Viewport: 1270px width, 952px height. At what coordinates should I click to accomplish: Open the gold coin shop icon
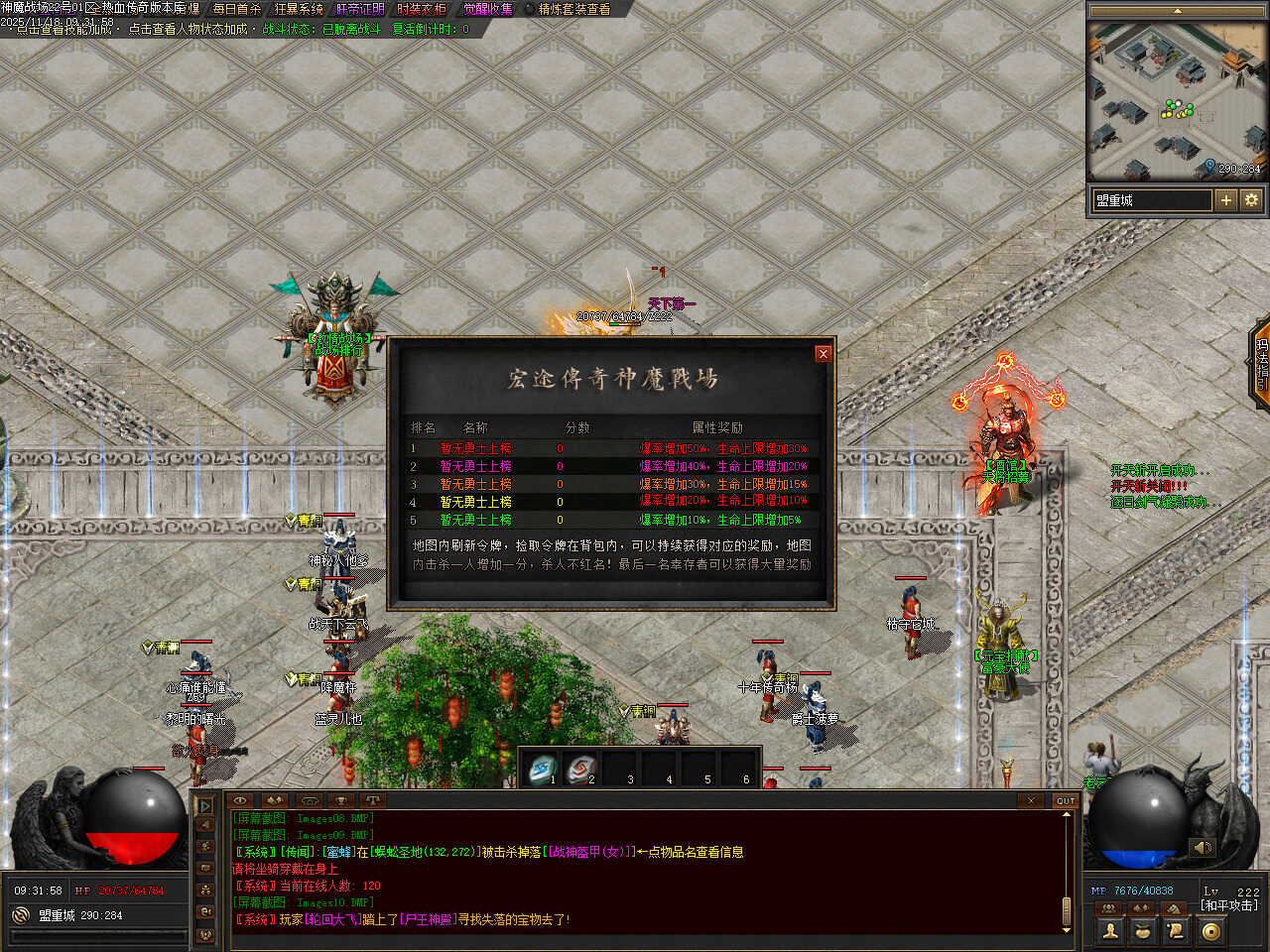(1210, 930)
